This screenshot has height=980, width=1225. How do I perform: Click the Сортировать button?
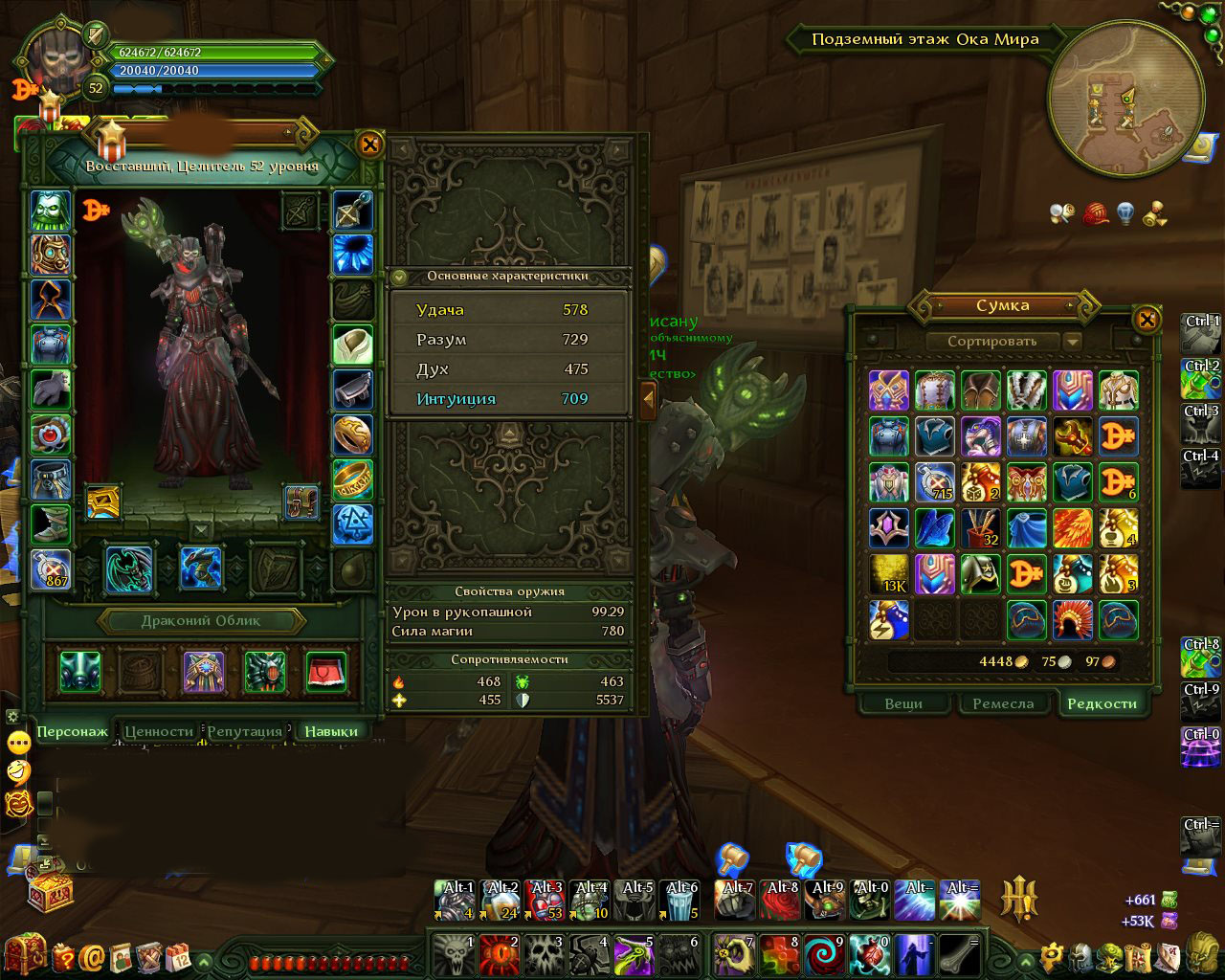point(992,341)
